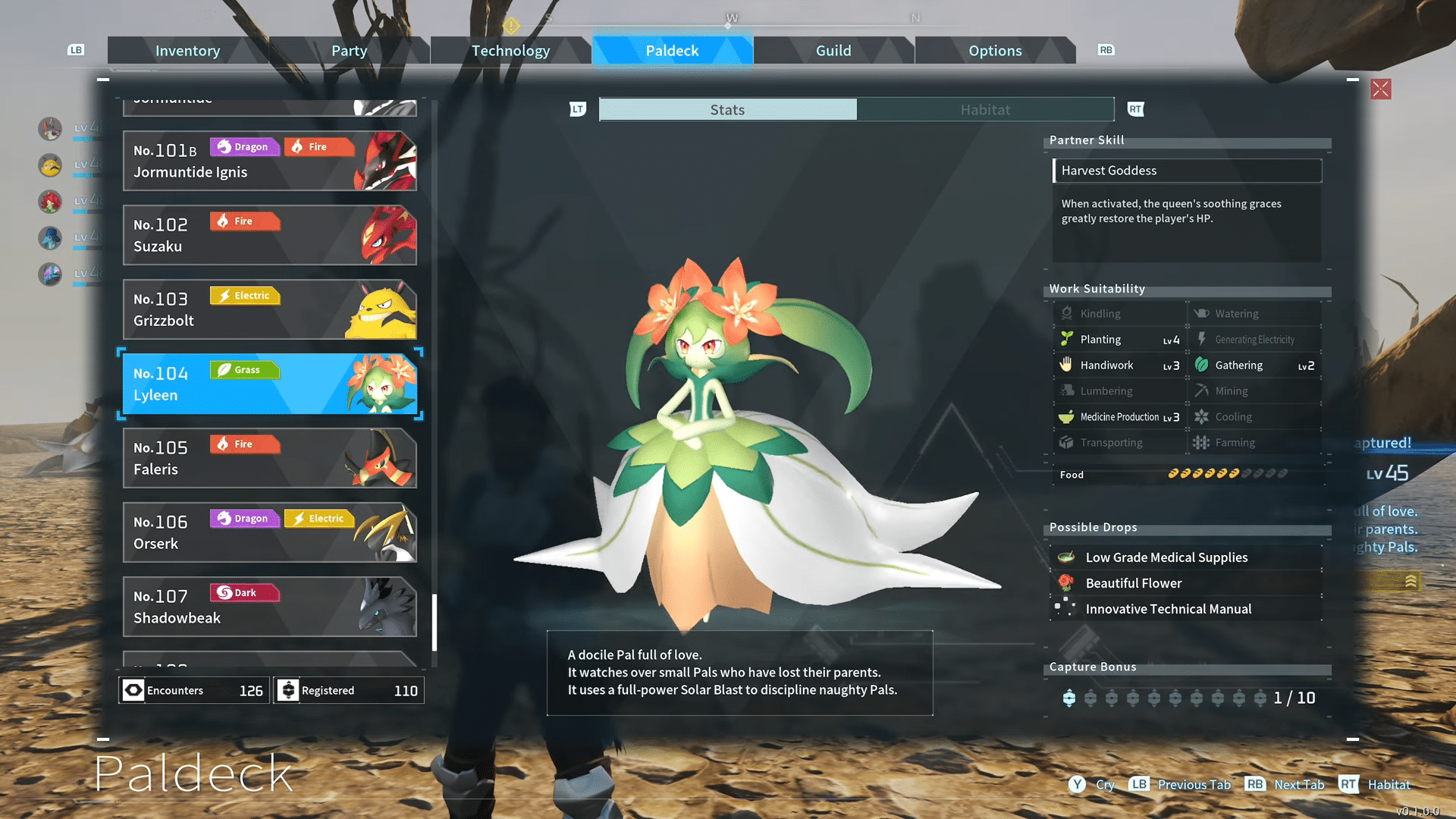
Task: Show the Options tab
Action: pos(995,51)
